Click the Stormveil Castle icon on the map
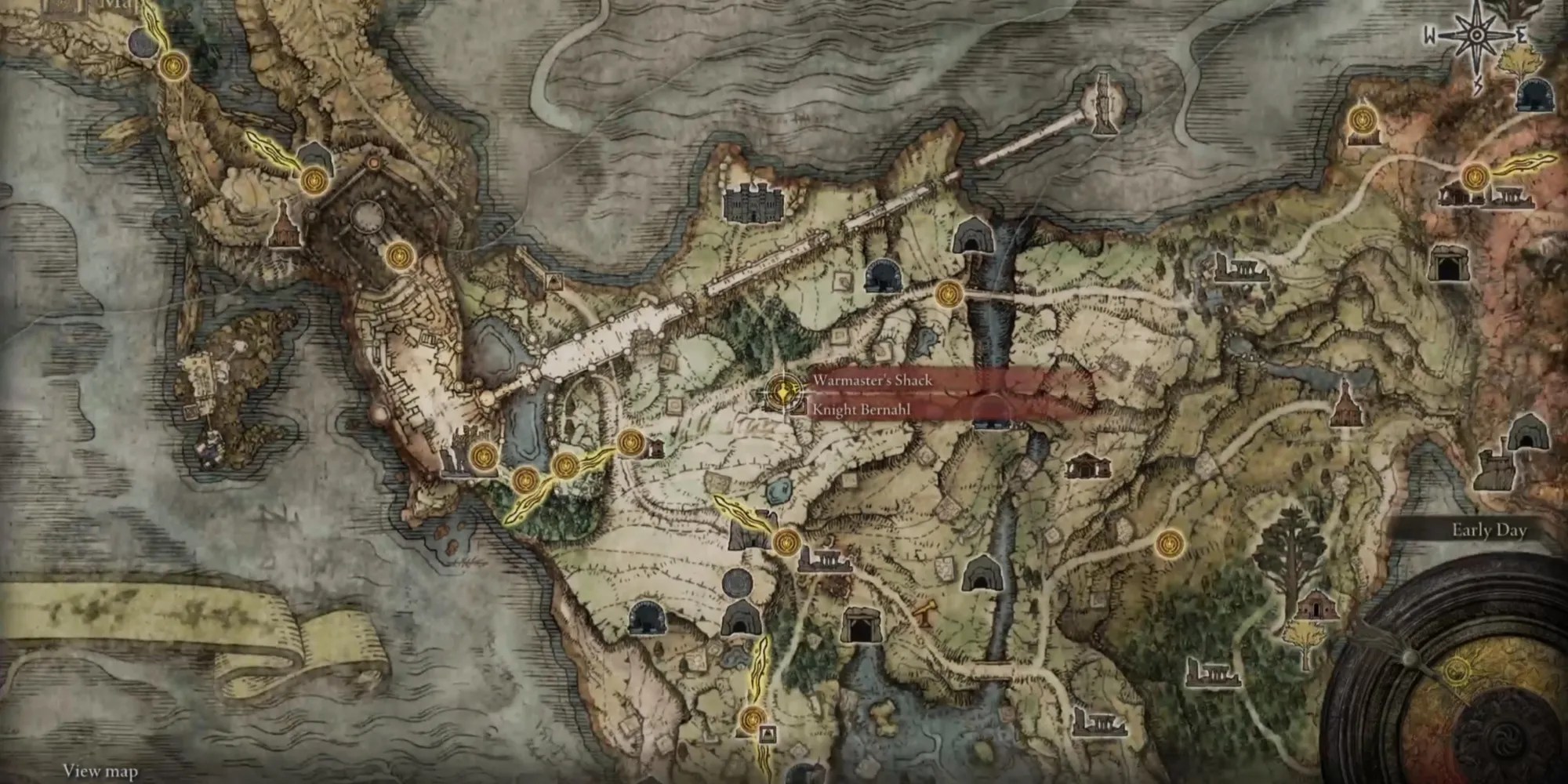The image size is (1568, 784). coord(753,205)
